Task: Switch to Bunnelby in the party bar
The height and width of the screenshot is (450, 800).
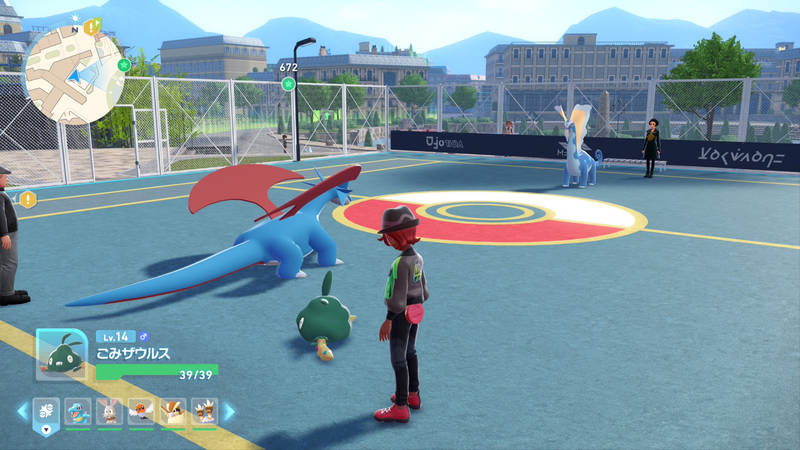Action: (111, 411)
